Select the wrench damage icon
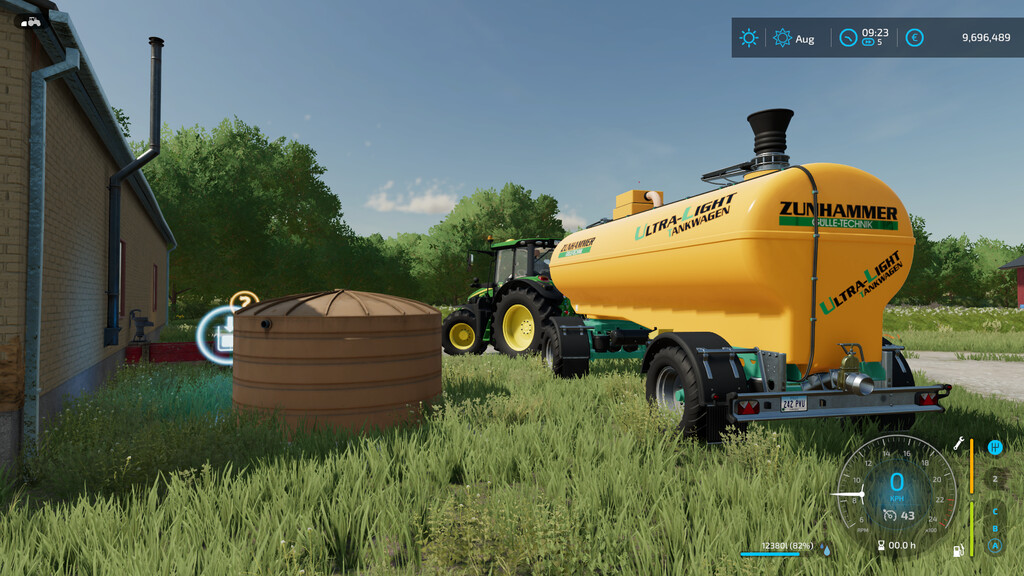This screenshot has height=576, width=1024. point(960,442)
